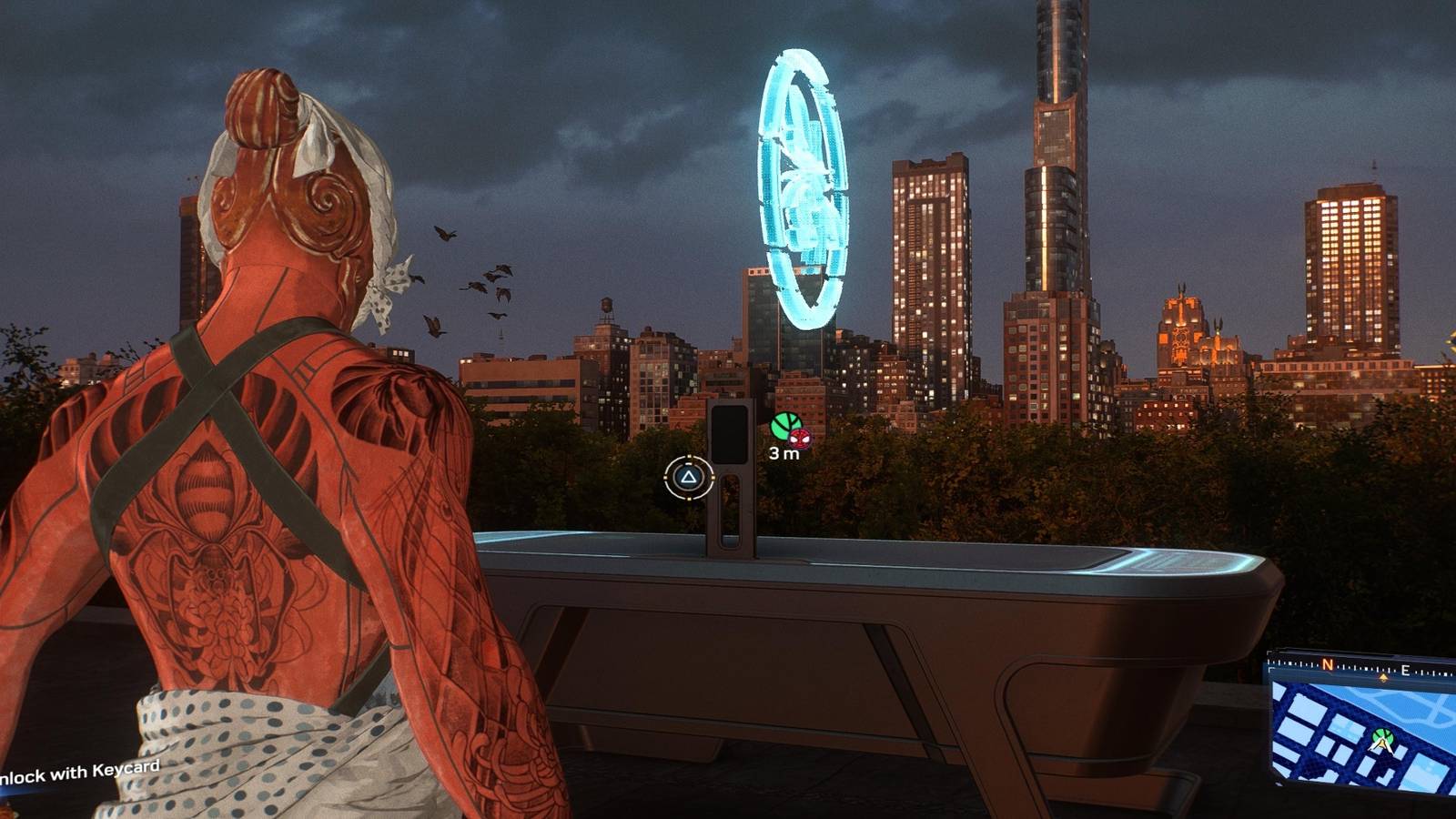This screenshot has height=819, width=1456.
Task: Click the yellow diamond marker on compass bar
Action: coord(1383,677)
